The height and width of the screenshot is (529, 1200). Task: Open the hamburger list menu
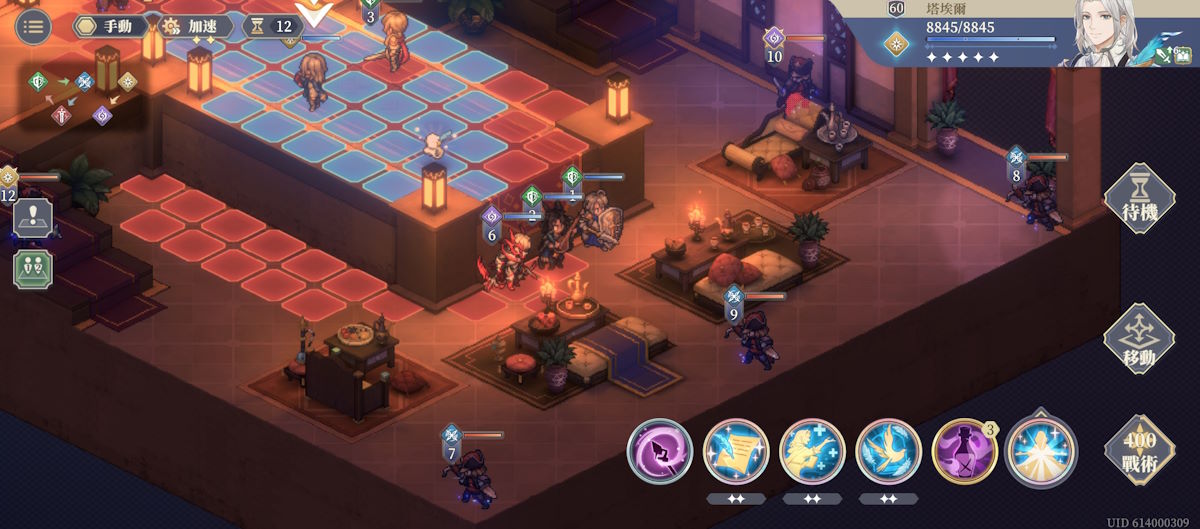point(33,26)
